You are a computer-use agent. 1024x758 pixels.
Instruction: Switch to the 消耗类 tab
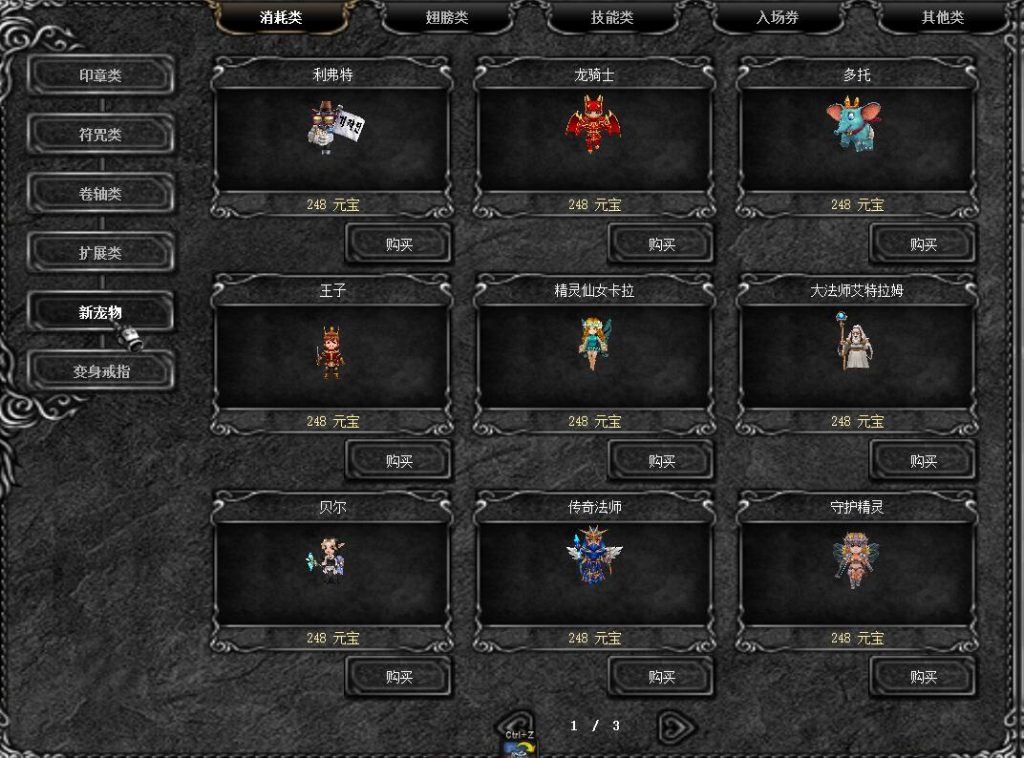[x=281, y=18]
